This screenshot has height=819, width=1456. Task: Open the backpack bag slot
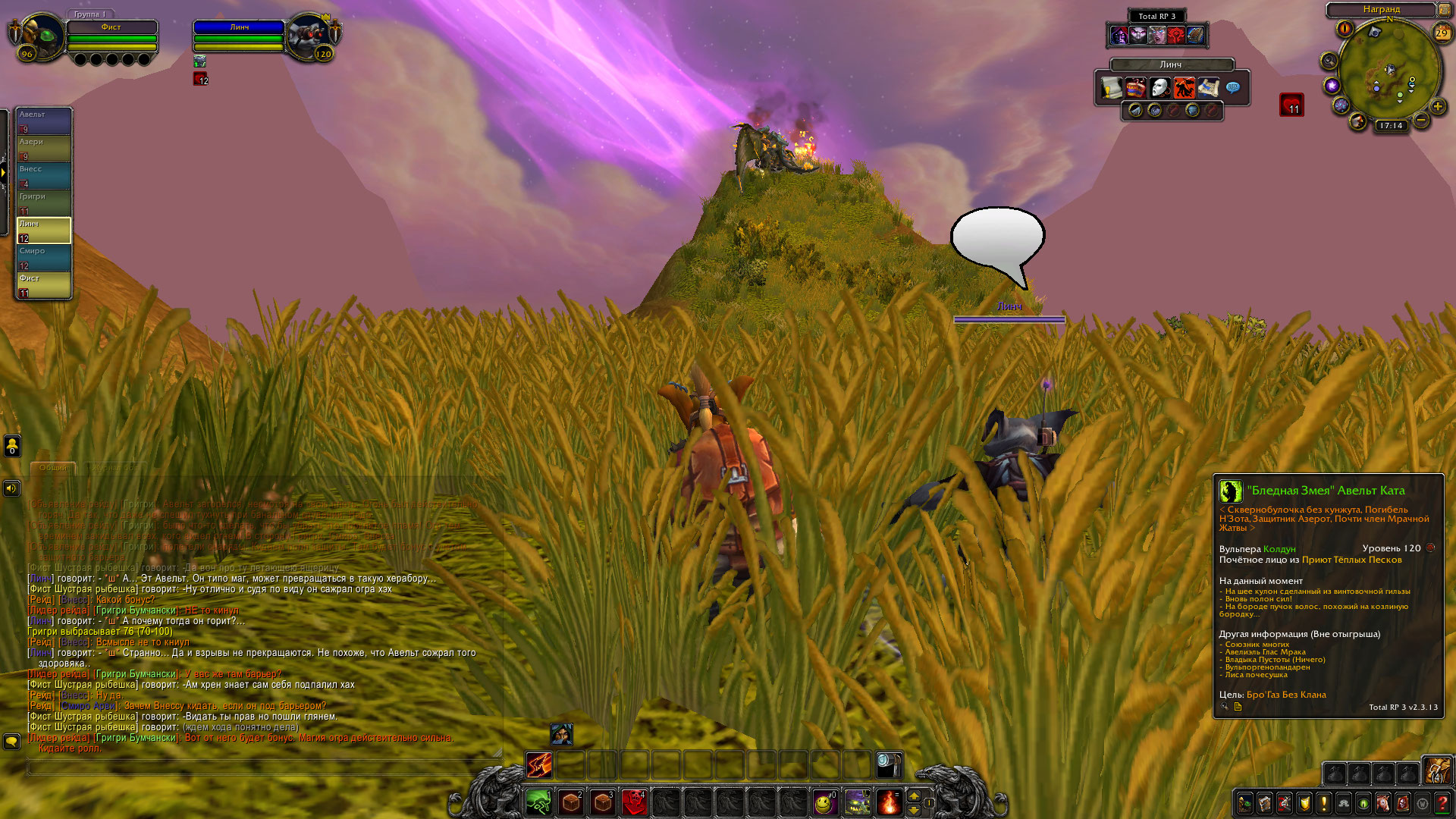[1436, 771]
